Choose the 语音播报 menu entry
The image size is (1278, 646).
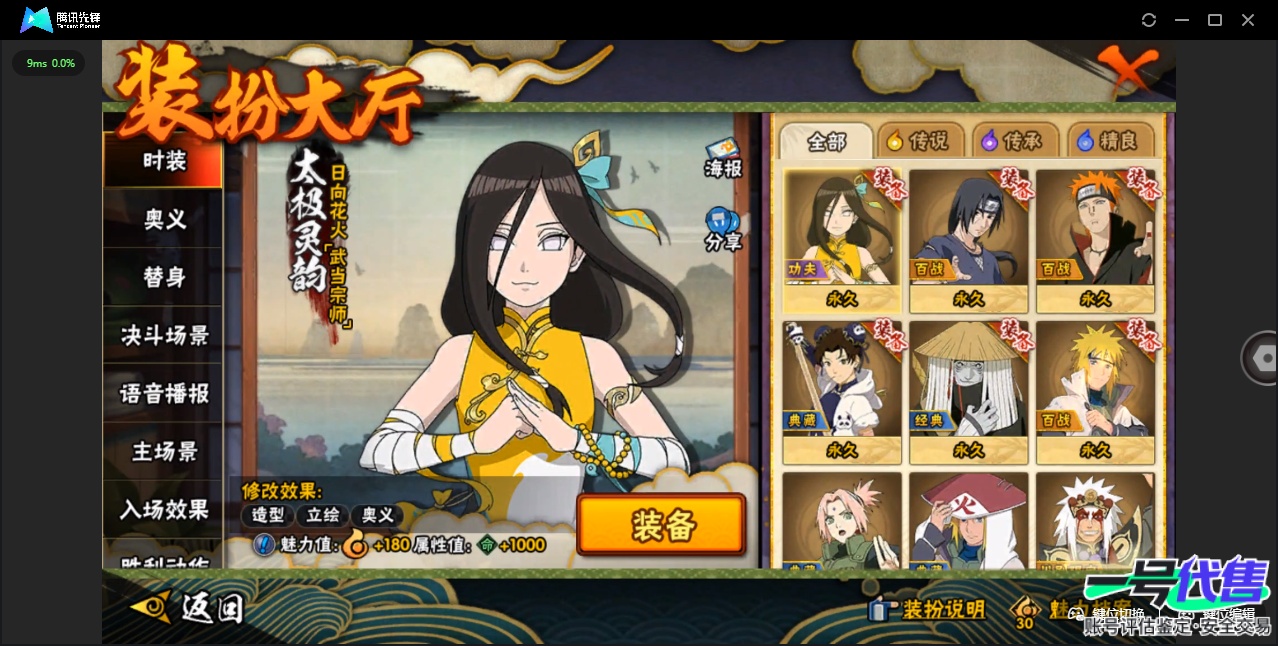coord(164,393)
